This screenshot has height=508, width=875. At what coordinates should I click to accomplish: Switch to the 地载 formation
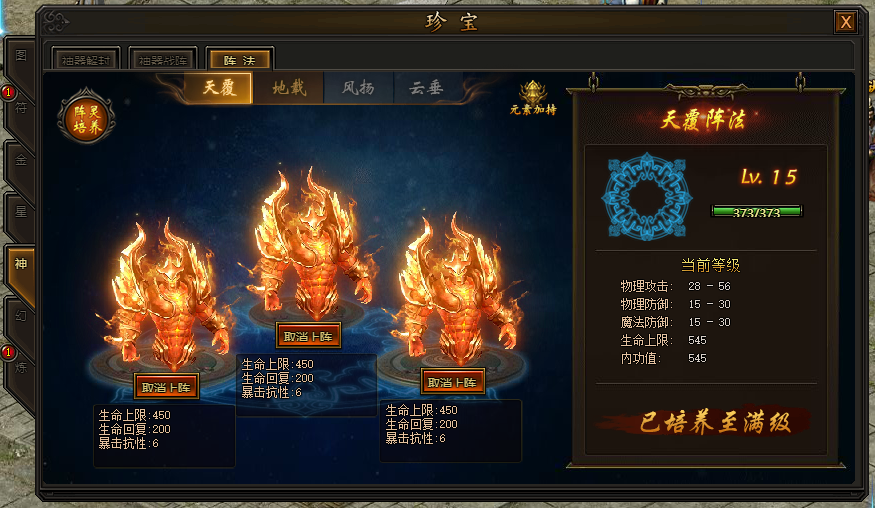289,88
